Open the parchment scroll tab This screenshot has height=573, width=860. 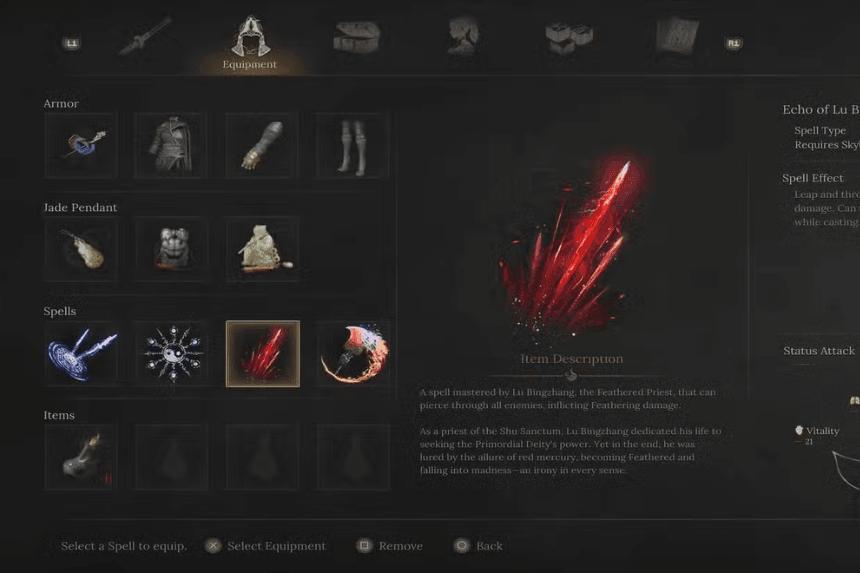[676, 37]
